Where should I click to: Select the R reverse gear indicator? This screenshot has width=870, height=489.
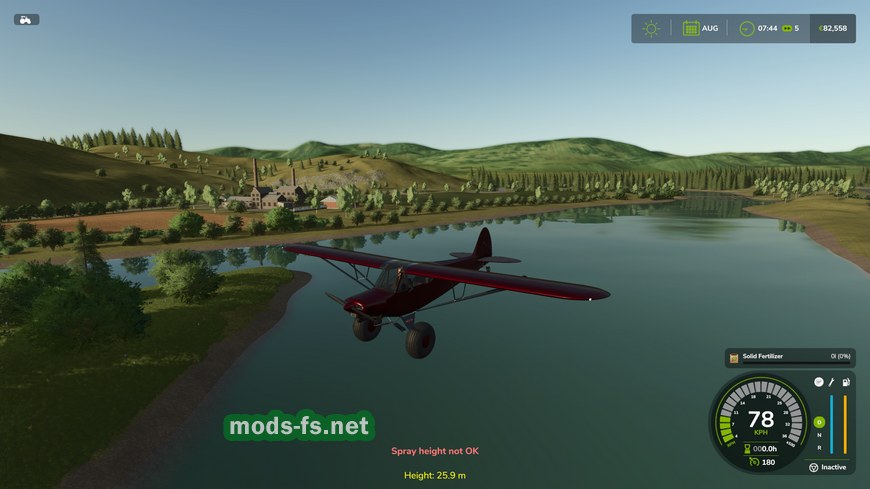[x=819, y=446]
